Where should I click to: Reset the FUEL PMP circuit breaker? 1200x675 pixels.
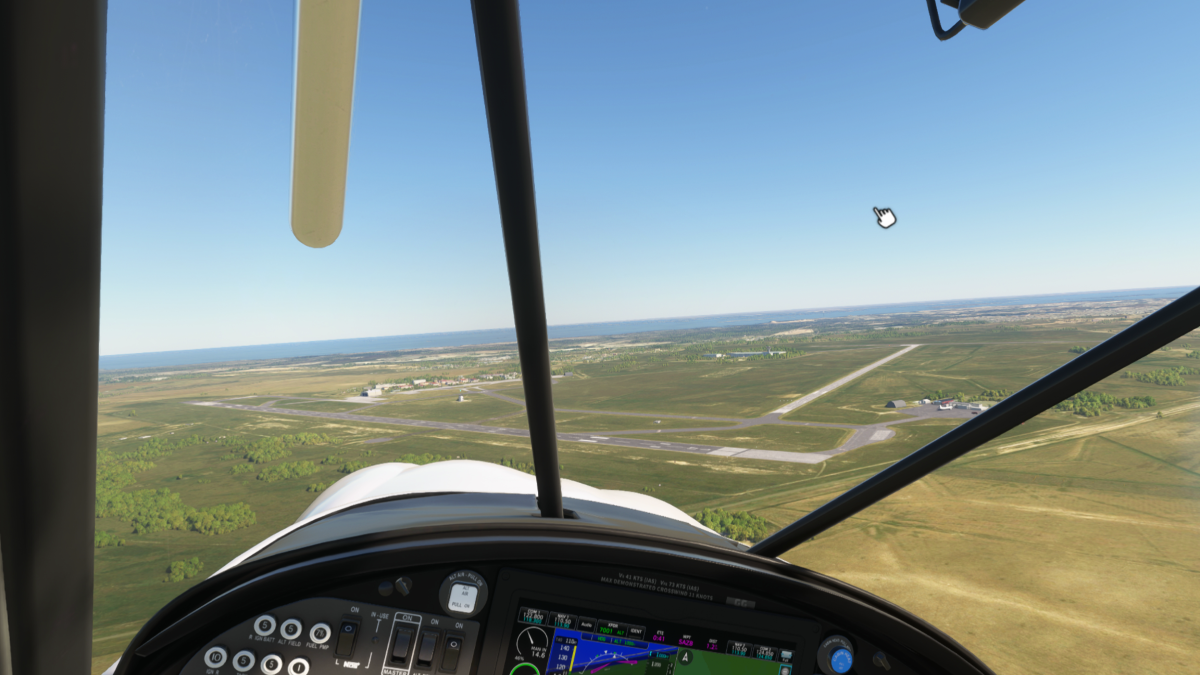click(x=319, y=633)
